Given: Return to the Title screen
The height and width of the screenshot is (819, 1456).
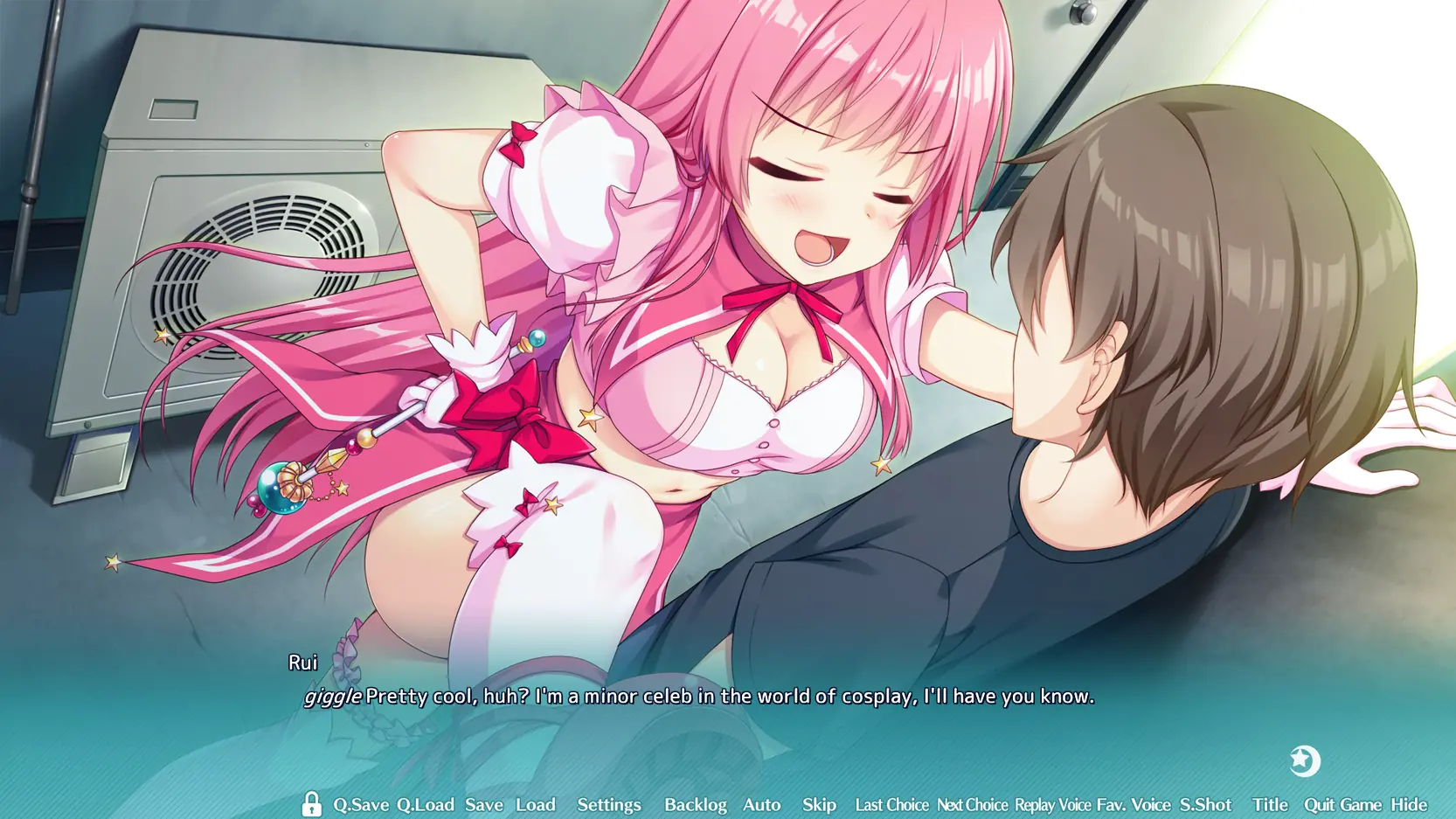Looking at the screenshot, I should [x=1270, y=805].
